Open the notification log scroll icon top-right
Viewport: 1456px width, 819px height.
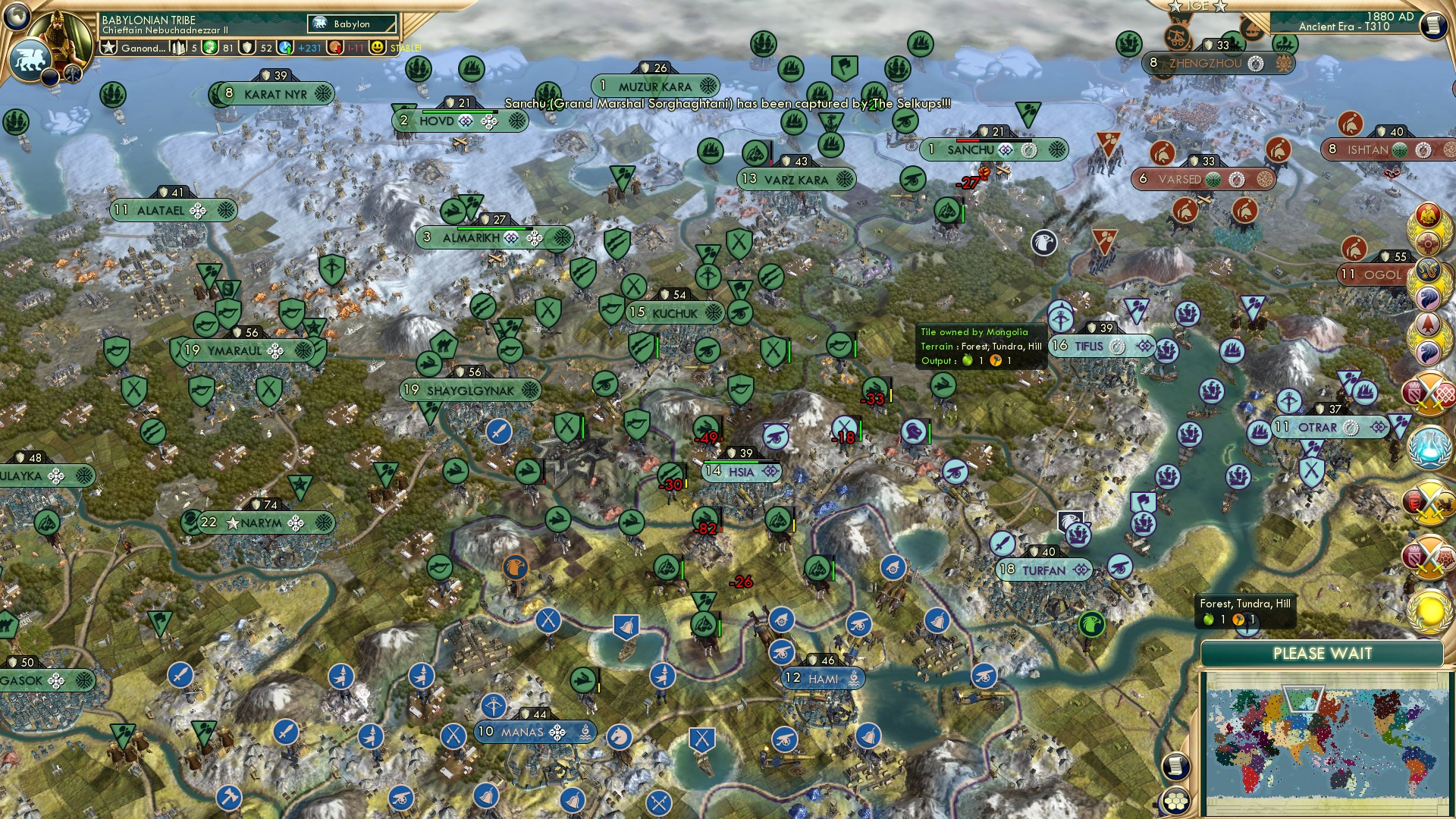coord(1433,24)
